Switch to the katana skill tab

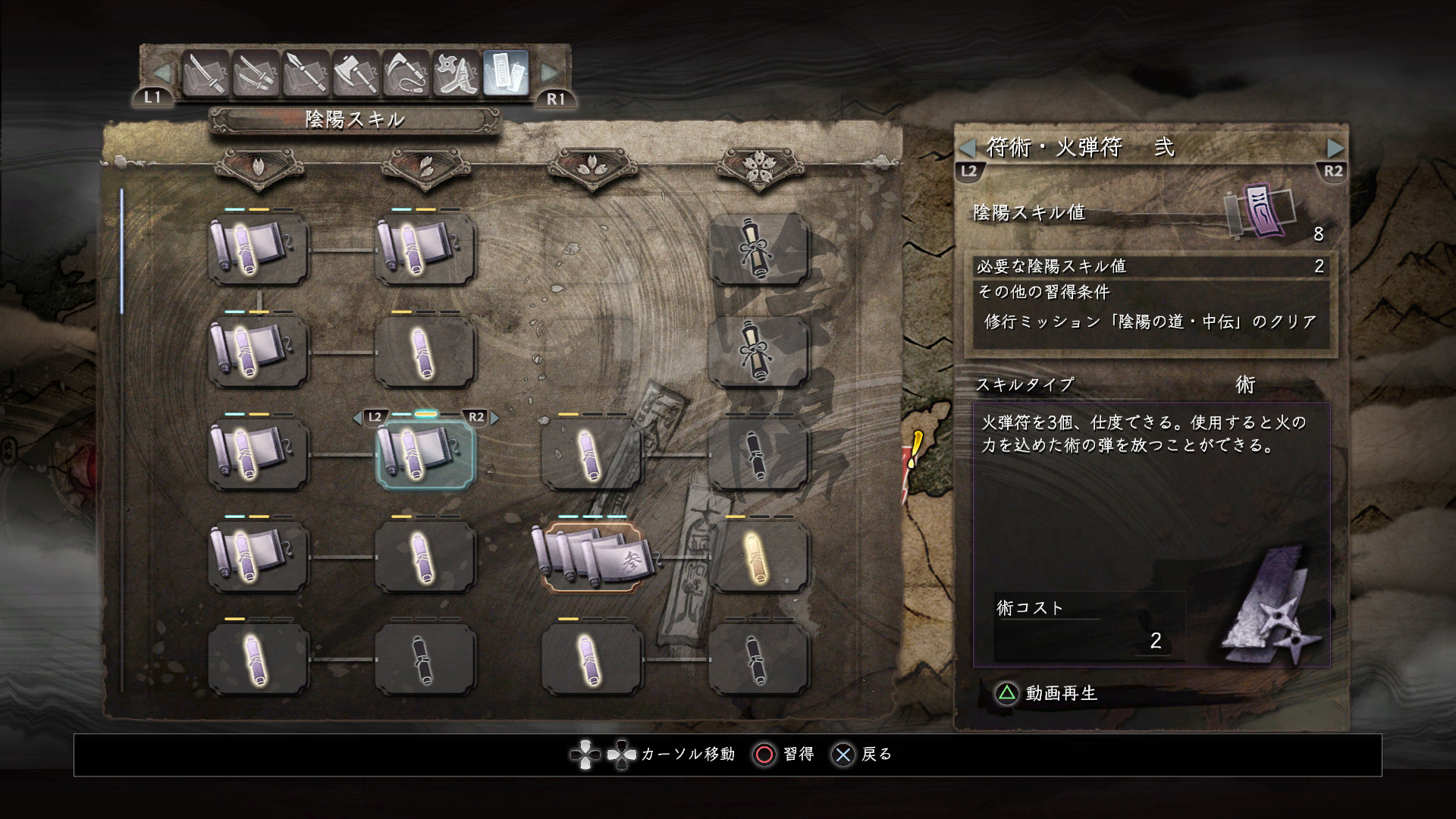(x=206, y=74)
